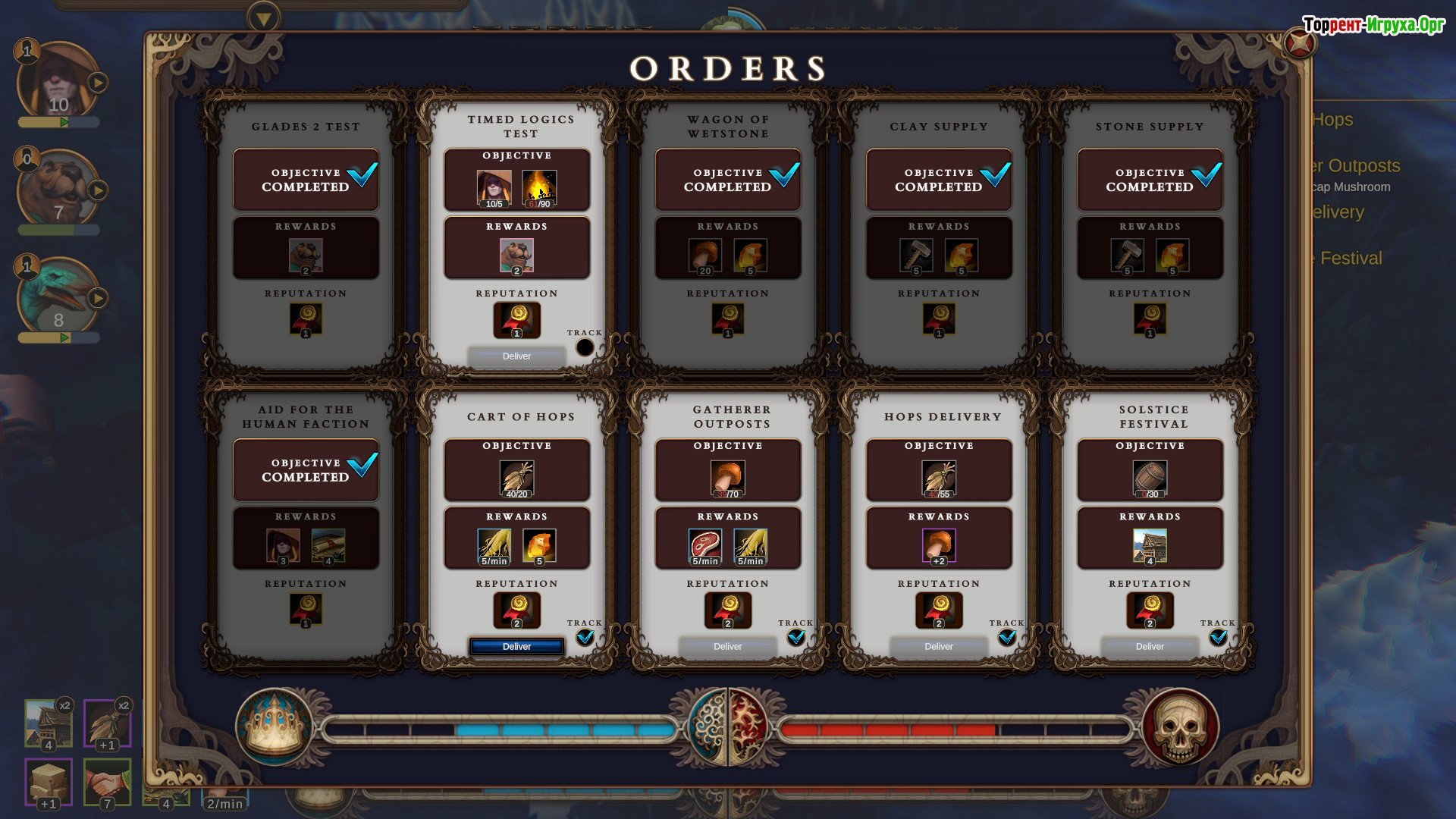This screenshot has width=1456, height=819.
Task: Open the handshake trade icon
Action: pos(107,783)
